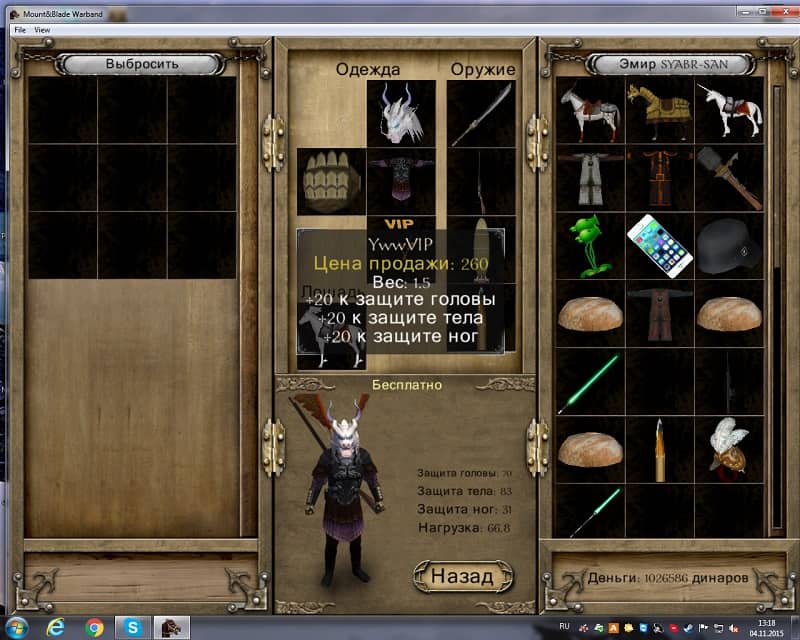
Task: Select the grey armor suit in inventory
Action: pyautogui.click(x=590, y=179)
